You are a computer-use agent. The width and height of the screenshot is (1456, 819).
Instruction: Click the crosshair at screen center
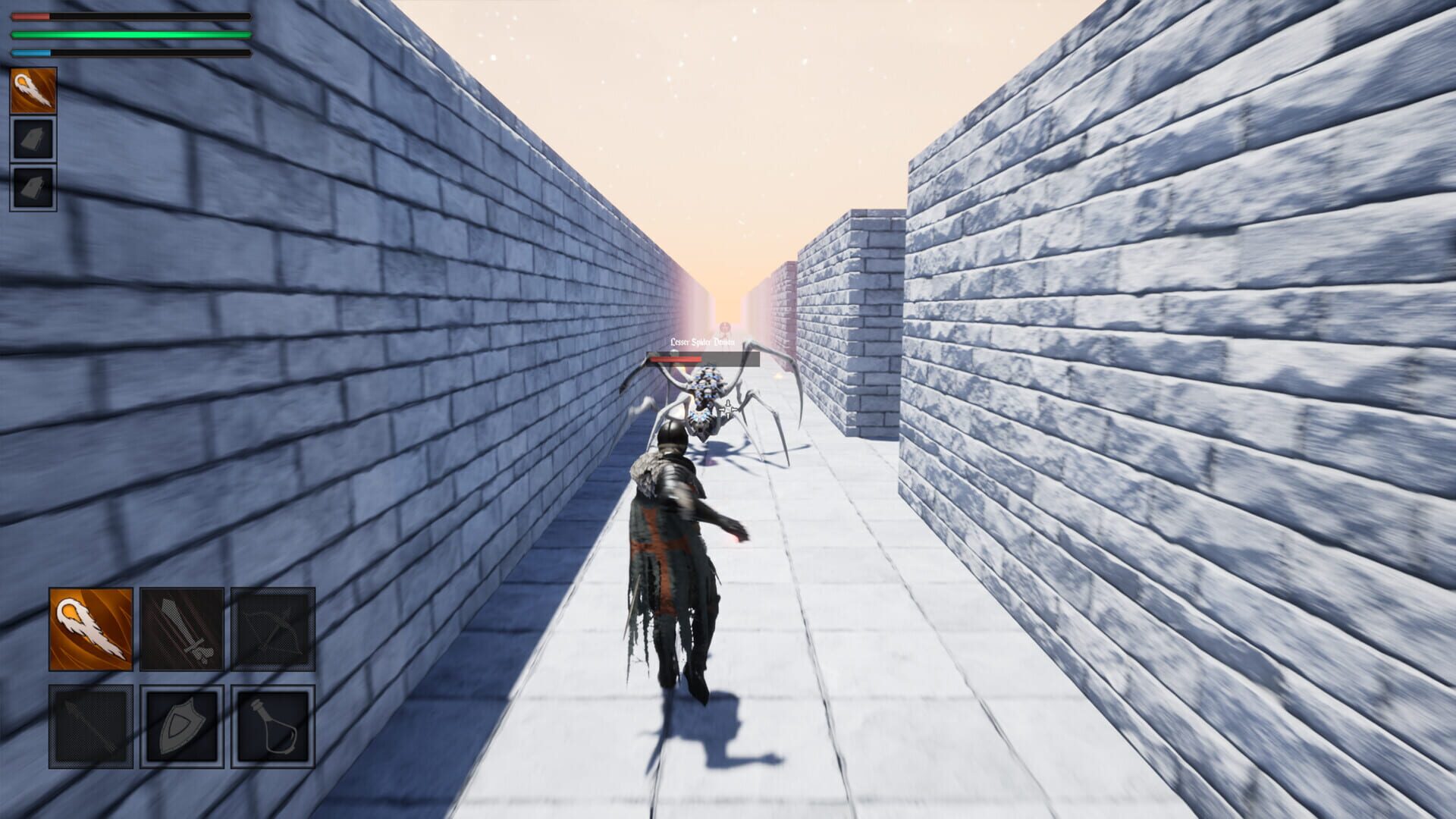tap(728, 409)
